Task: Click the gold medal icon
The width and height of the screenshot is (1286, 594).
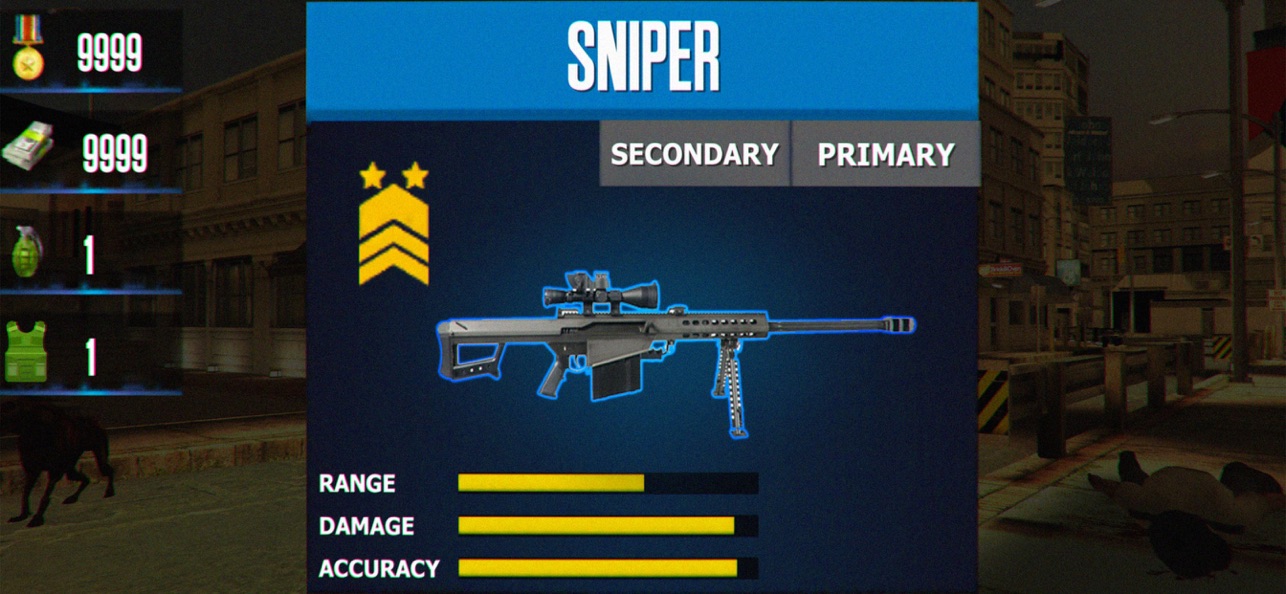Action: click(27, 47)
